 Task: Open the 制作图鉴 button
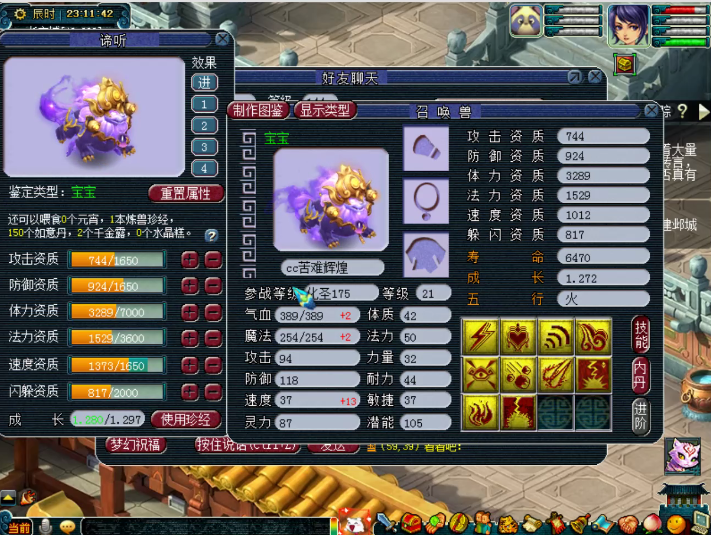[x=259, y=110]
